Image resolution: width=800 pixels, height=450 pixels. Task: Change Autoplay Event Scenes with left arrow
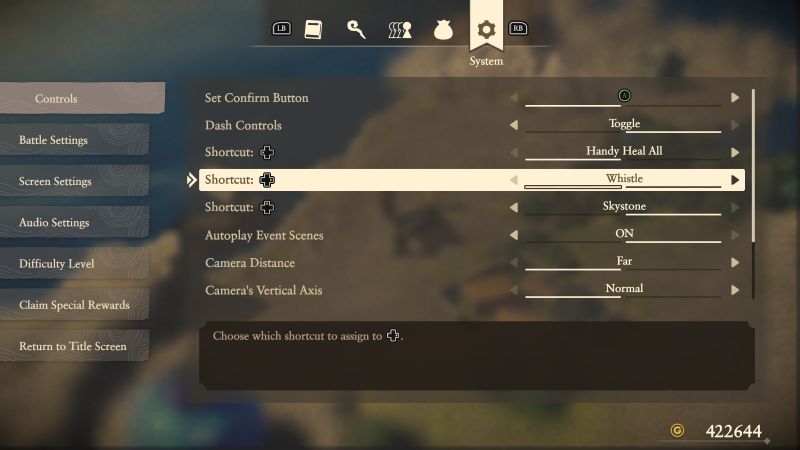point(514,235)
